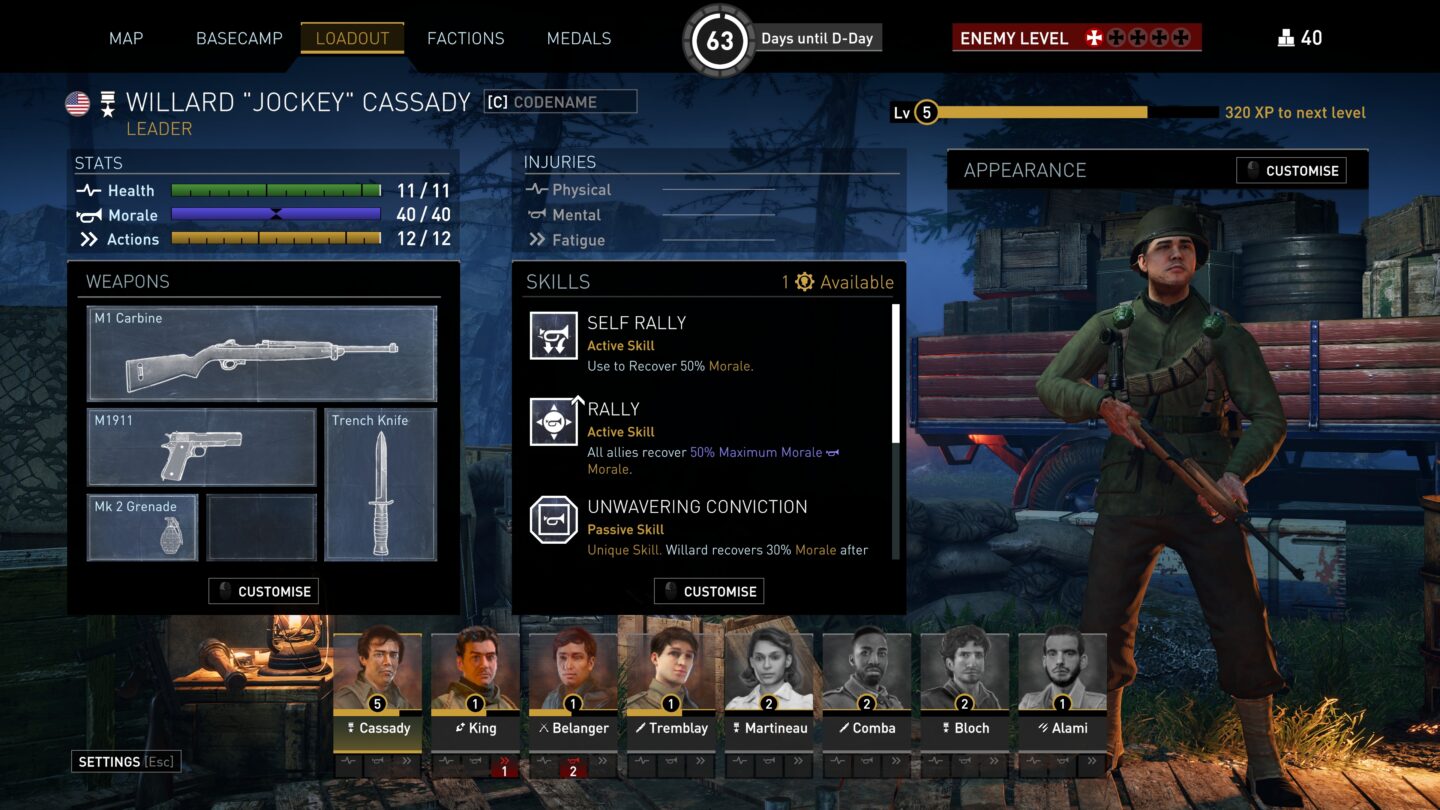Viewport: 1440px width, 810px height.
Task: Click the yellow XP progress bar
Action: [x=1040, y=113]
